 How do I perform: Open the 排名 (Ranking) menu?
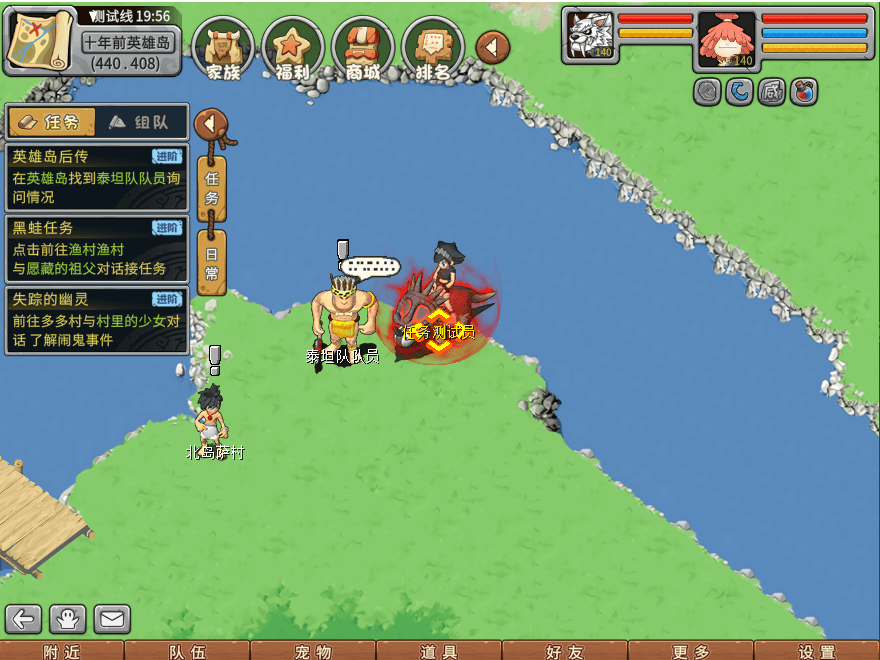(x=433, y=48)
